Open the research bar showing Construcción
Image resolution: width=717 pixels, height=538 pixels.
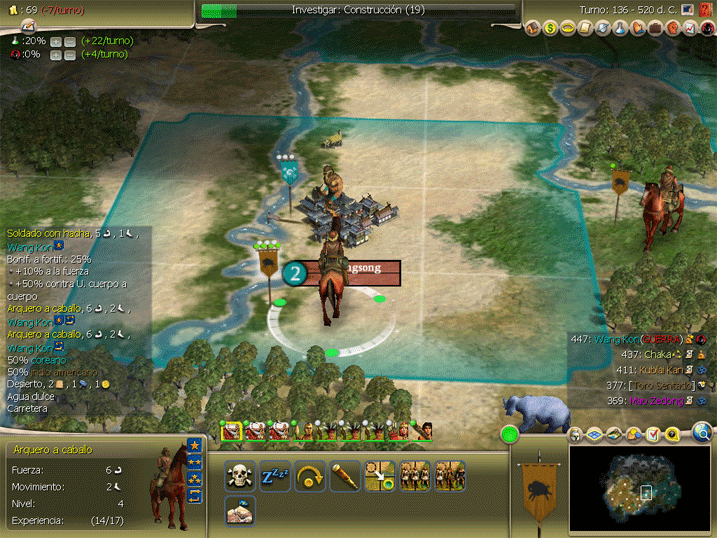click(x=358, y=10)
